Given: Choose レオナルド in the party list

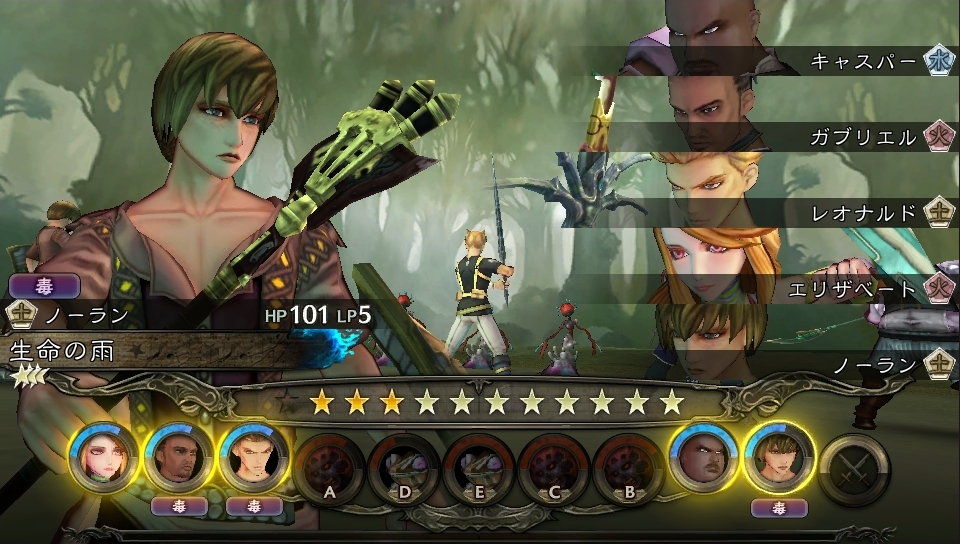Looking at the screenshot, I should pos(863,213).
